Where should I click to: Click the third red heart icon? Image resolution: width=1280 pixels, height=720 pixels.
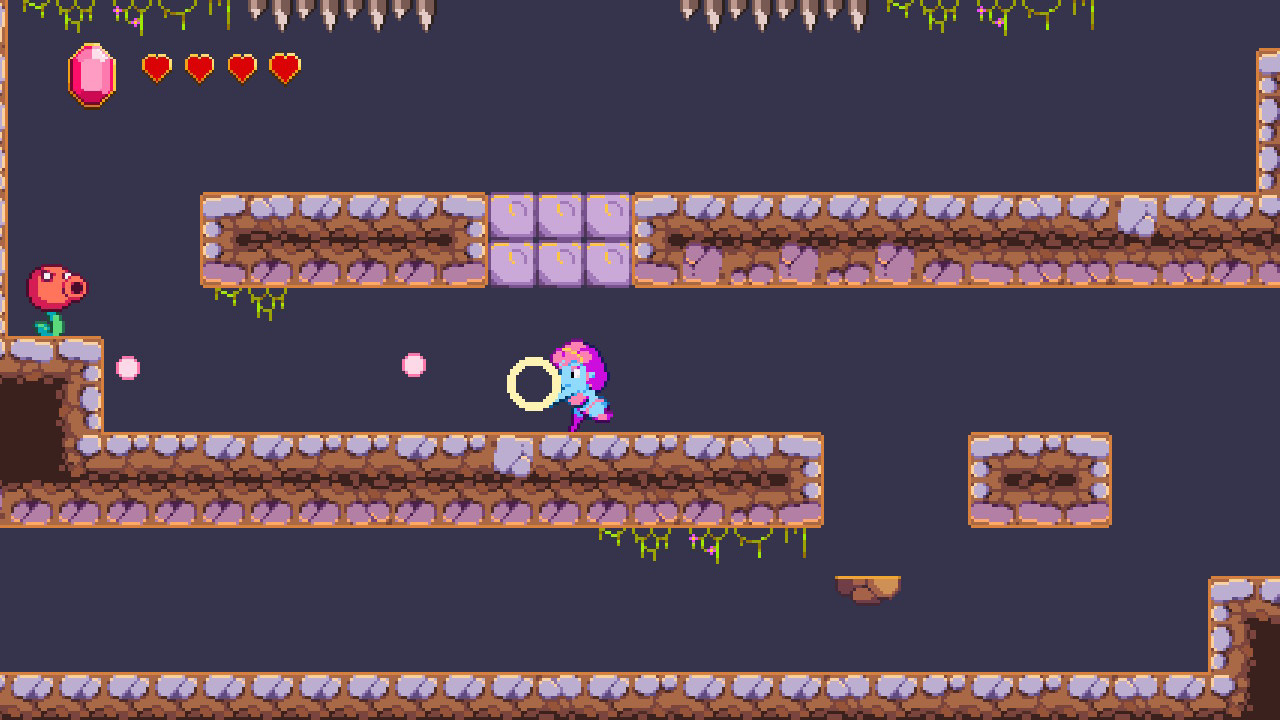coord(241,70)
